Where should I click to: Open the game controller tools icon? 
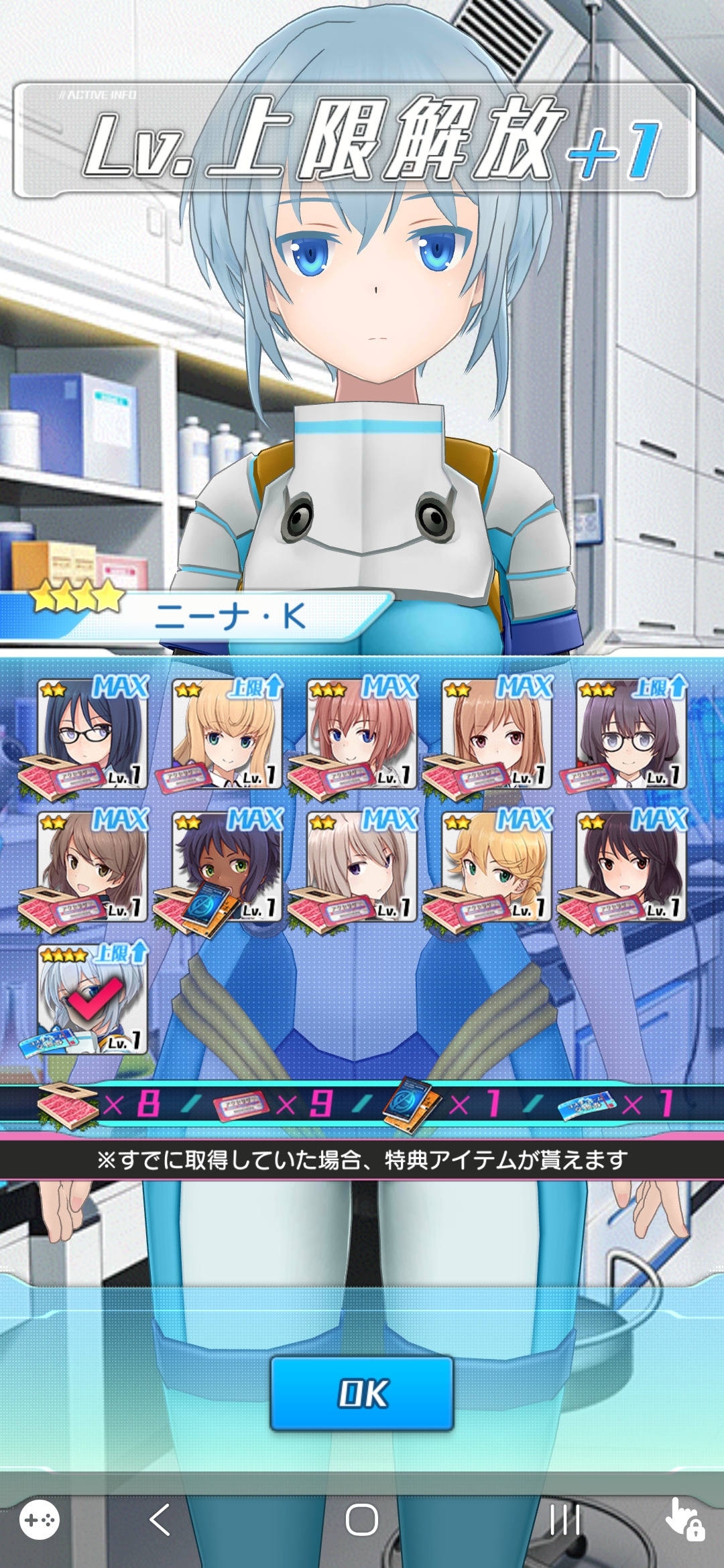(x=40, y=1520)
